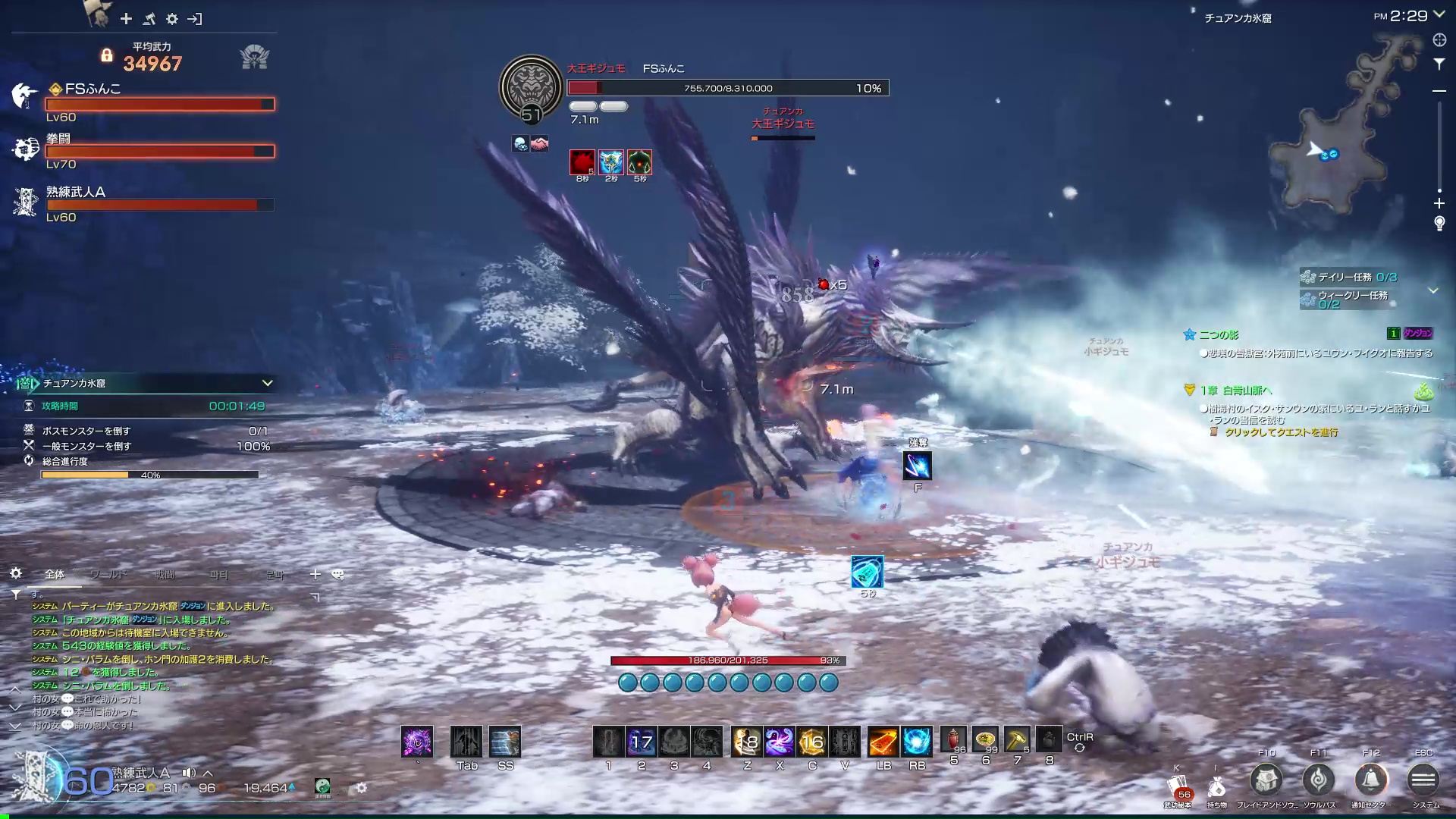The image size is (1456, 819).
Task: Open the house-shaped shop icon
Action: pyautogui.click(x=1266, y=780)
